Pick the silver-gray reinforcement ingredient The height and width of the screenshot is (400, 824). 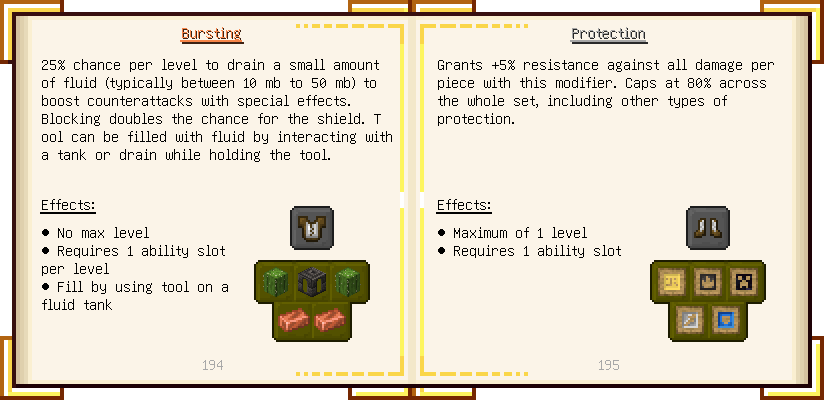pyautogui.click(x=689, y=319)
